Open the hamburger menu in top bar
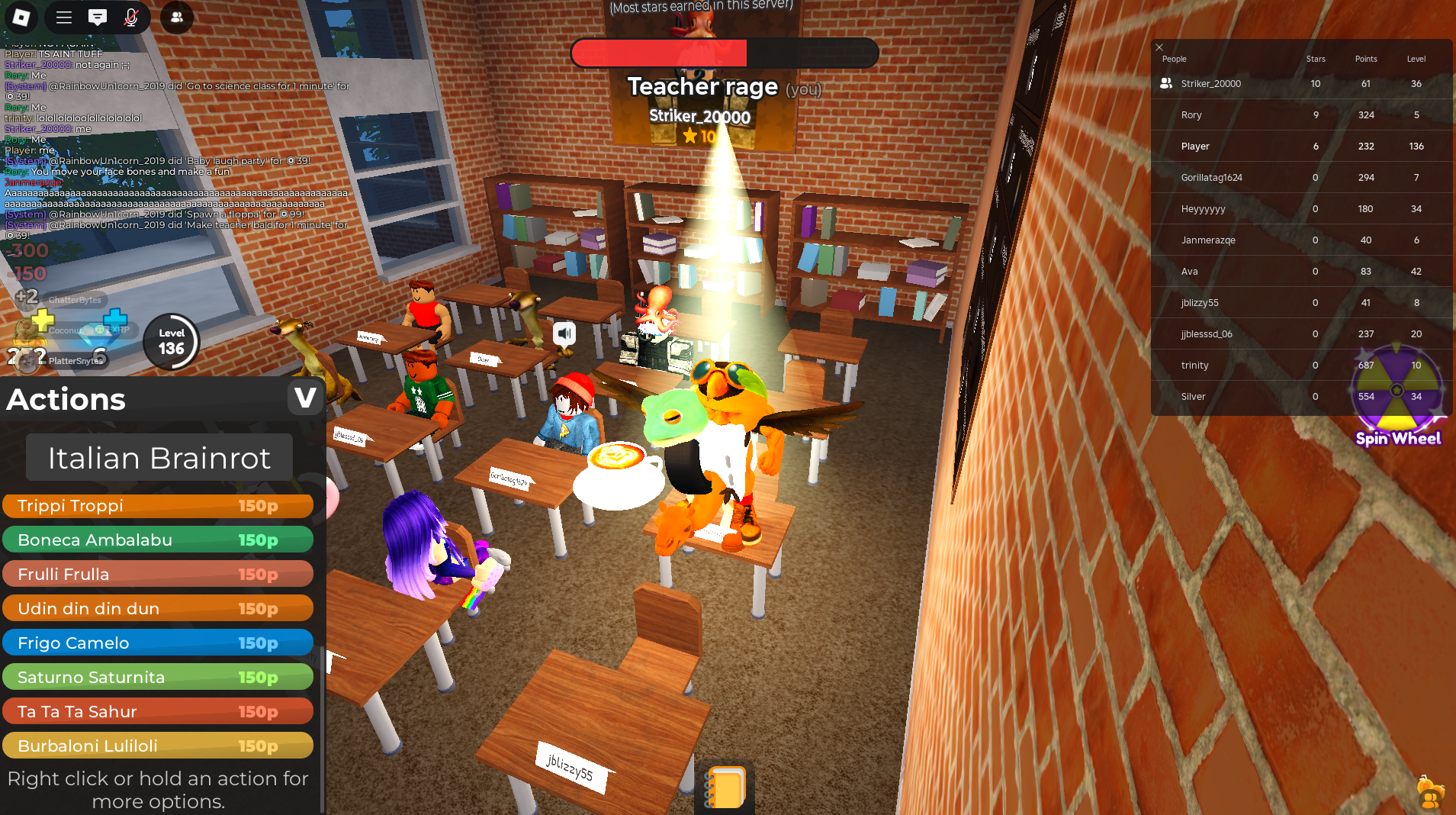Screen dimensions: 1456x815 pos(64,17)
